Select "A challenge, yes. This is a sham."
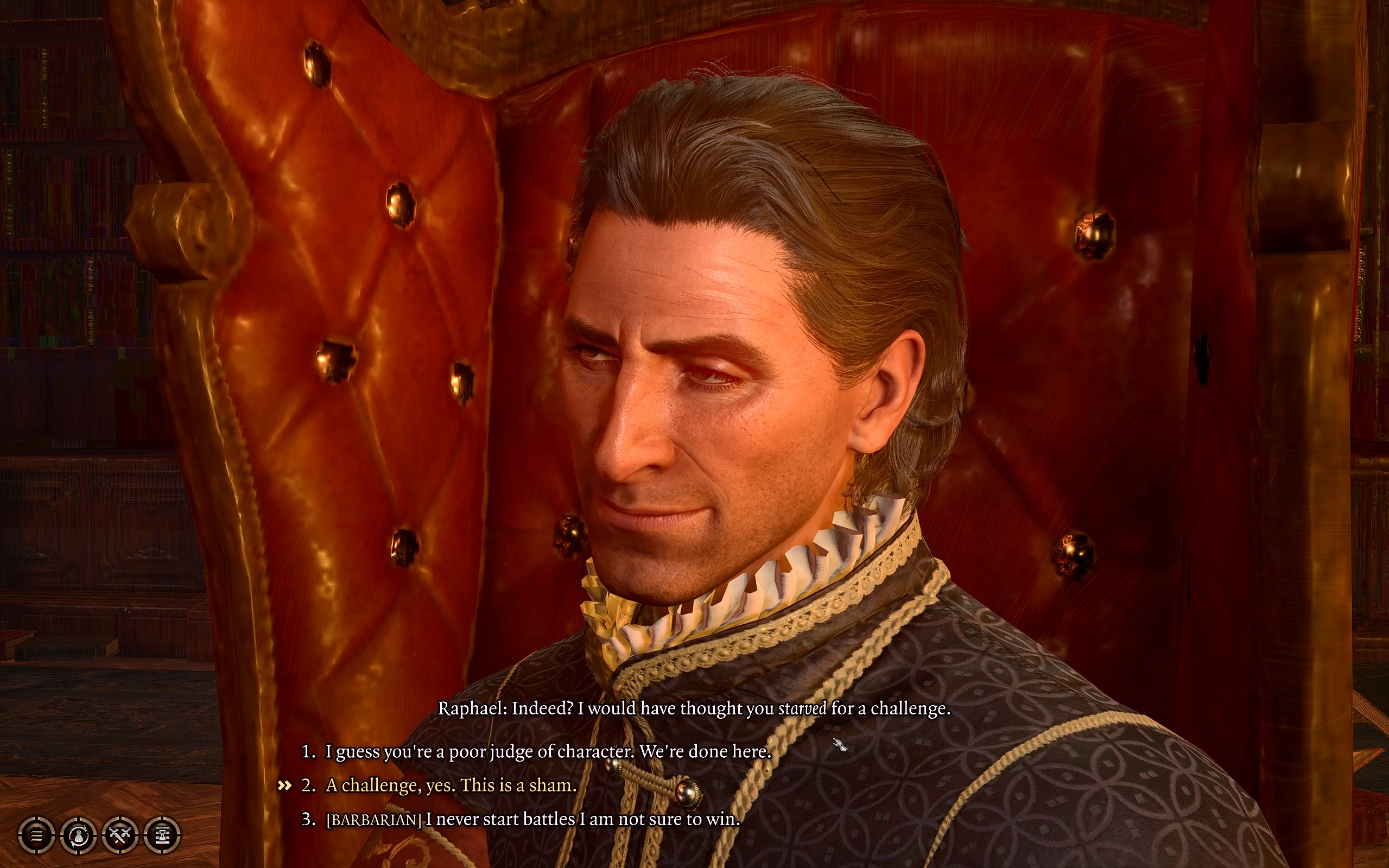This screenshot has height=868, width=1389. click(451, 785)
